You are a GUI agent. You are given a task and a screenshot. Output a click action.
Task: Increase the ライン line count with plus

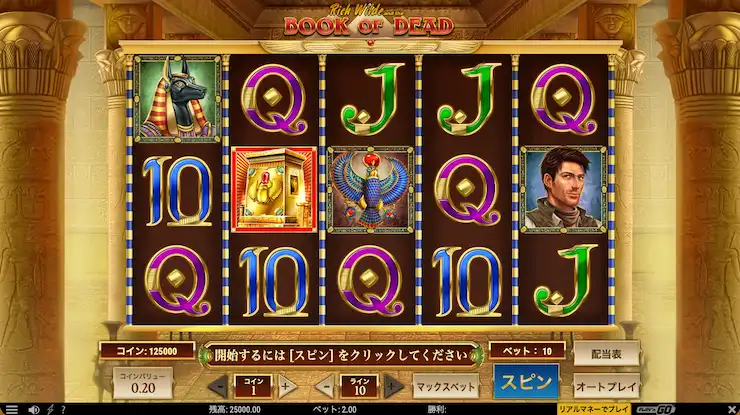coord(393,386)
